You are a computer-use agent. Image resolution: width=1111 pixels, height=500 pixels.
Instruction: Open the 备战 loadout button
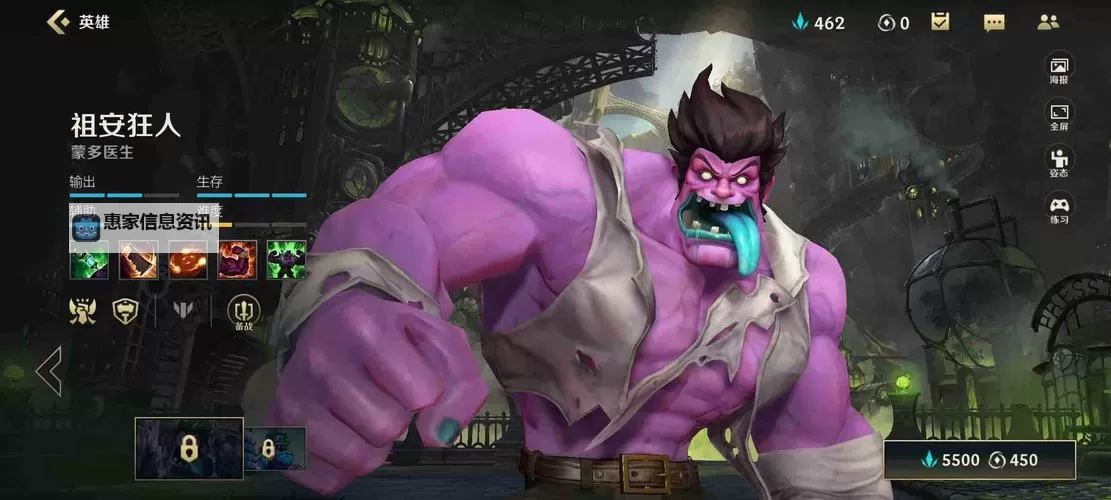[243, 311]
